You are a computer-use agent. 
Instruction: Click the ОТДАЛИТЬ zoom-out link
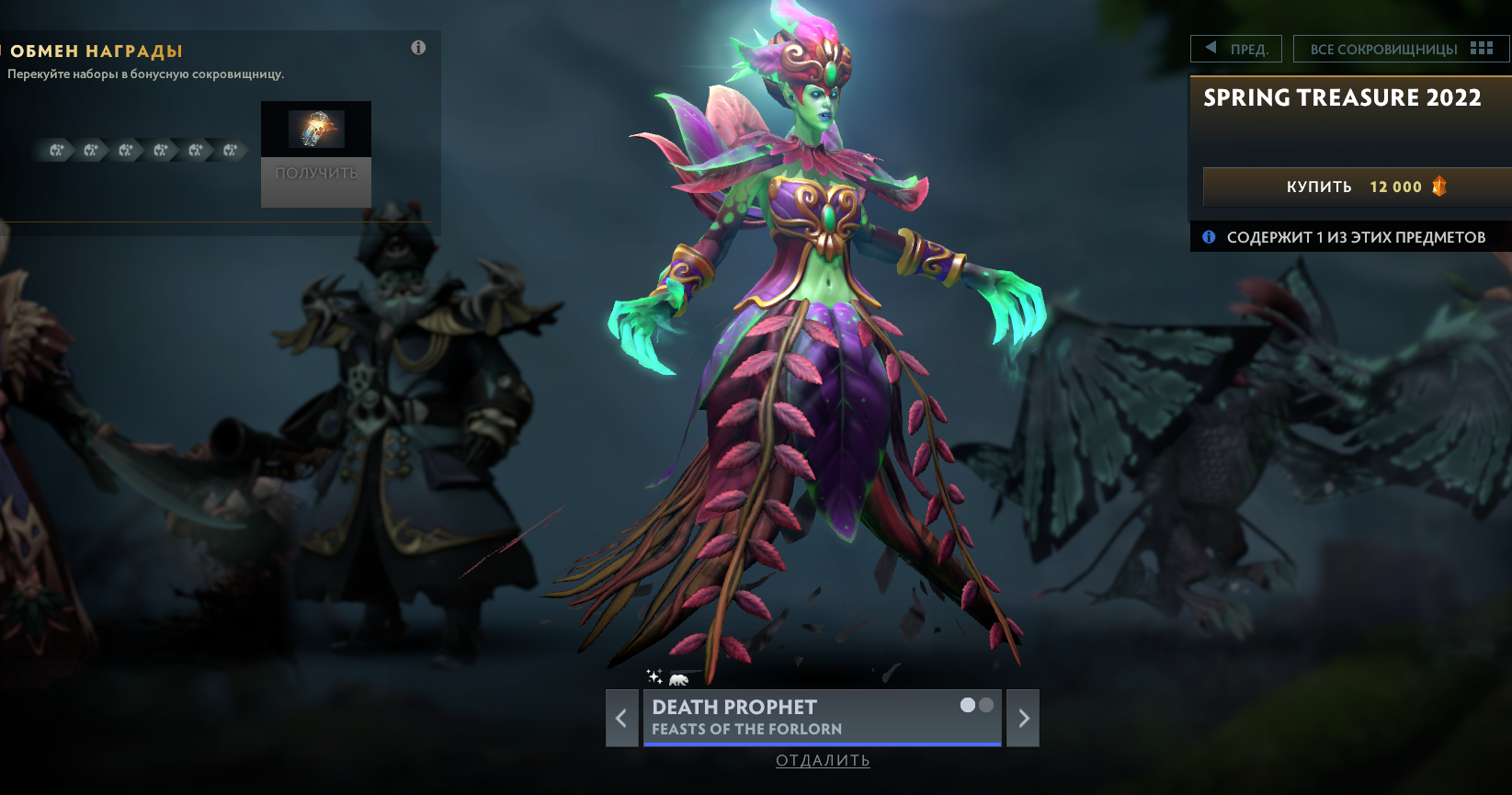pyautogui.click(x=822, y=760)
